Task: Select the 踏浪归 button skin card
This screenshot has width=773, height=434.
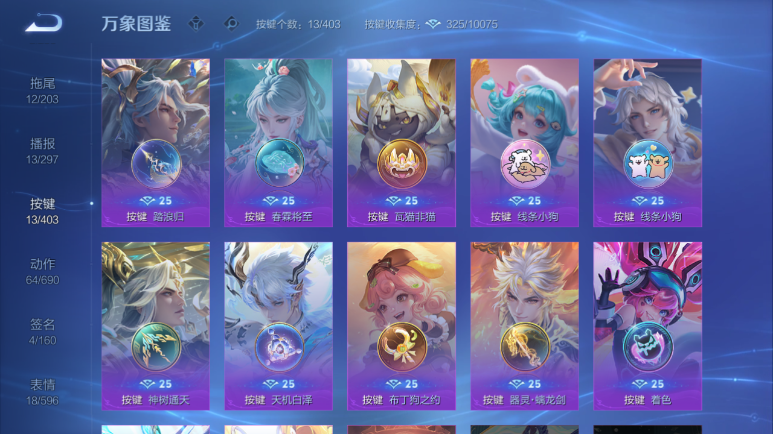Action: click(x=155, y=142)
